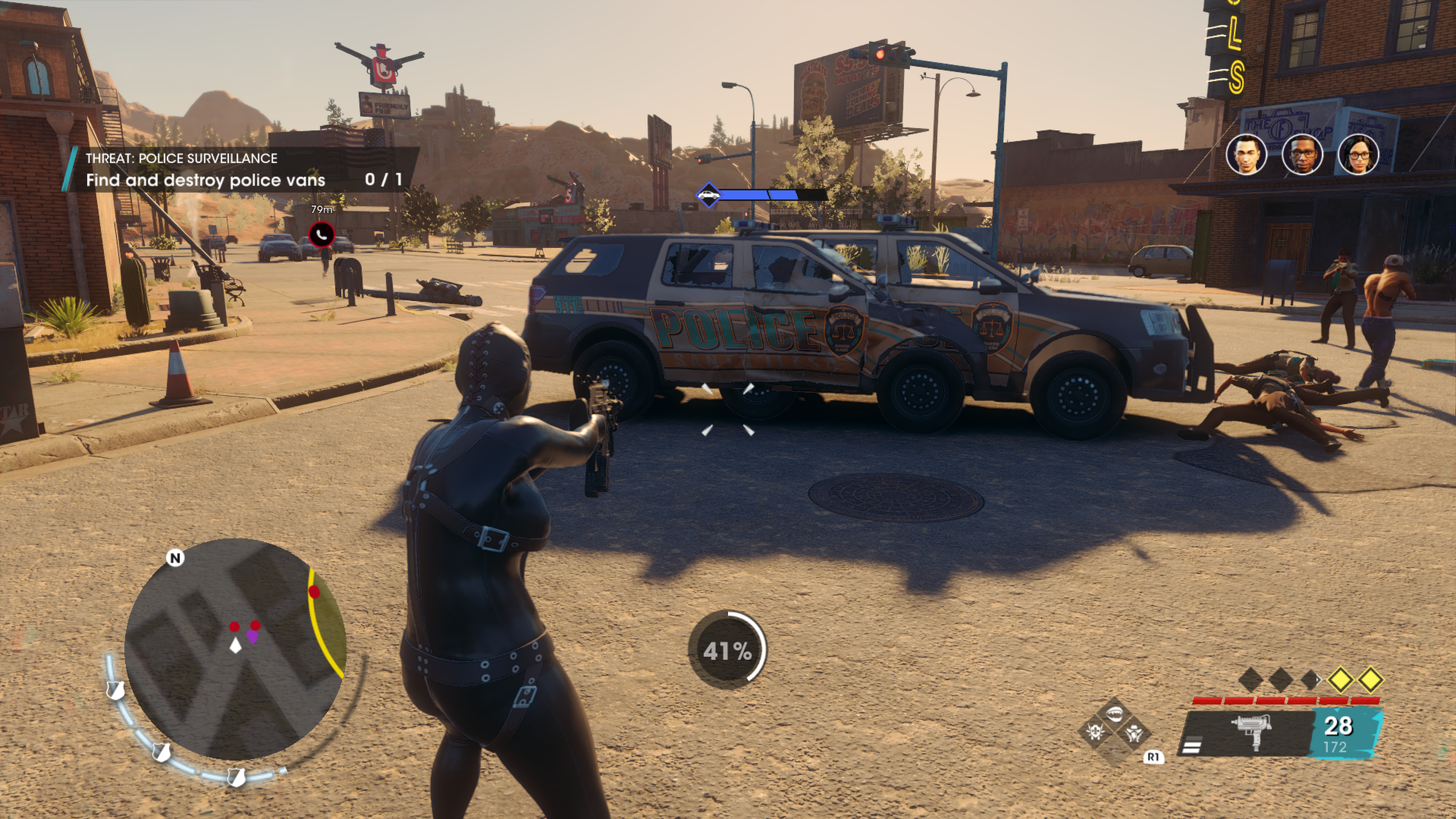The height and width of the screenshot is (819, 1456).
Task: Activate the fleur-de-lis crest skill
Action: tap(1095, 733)
